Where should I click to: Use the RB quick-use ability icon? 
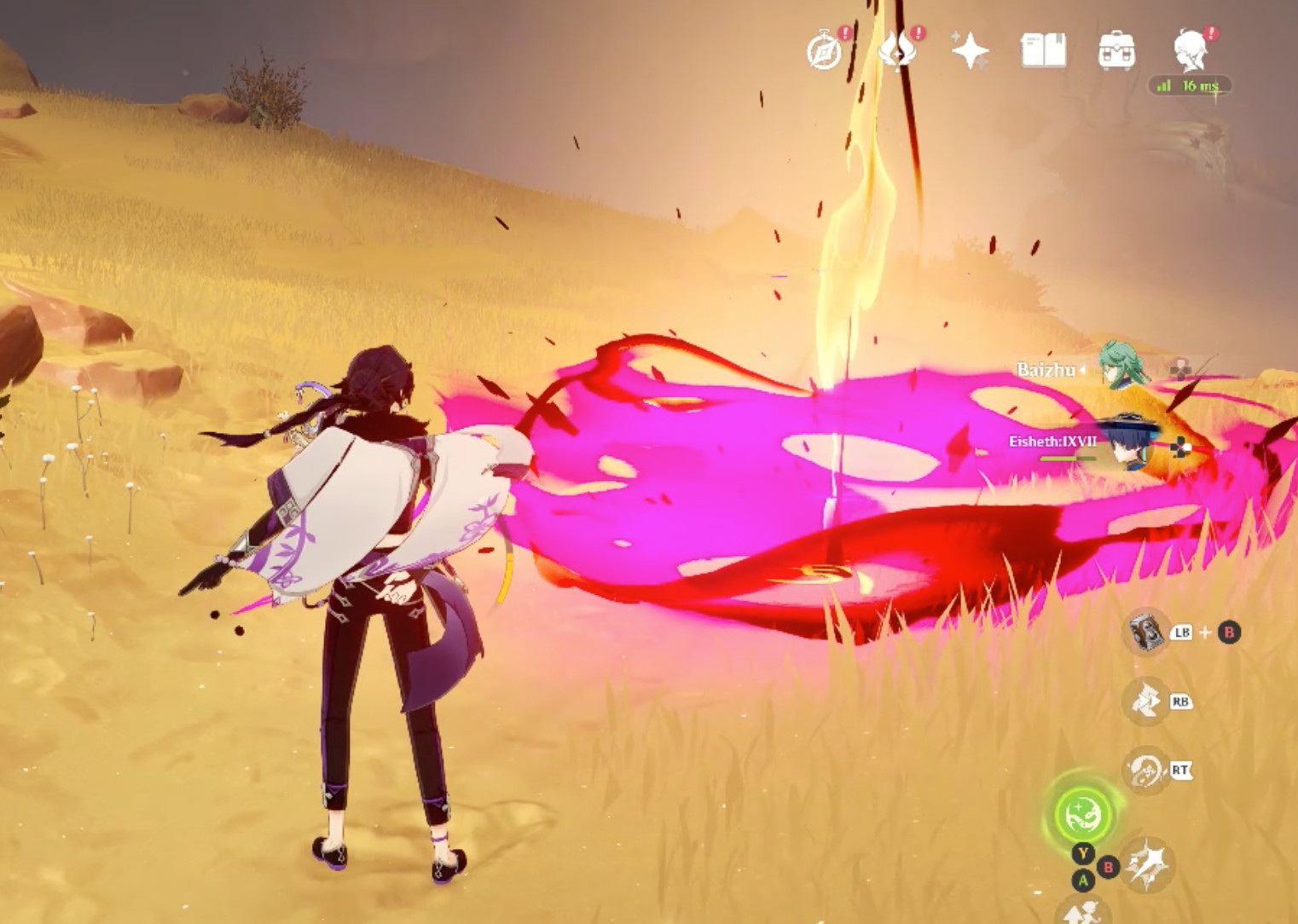point(1144,699)
